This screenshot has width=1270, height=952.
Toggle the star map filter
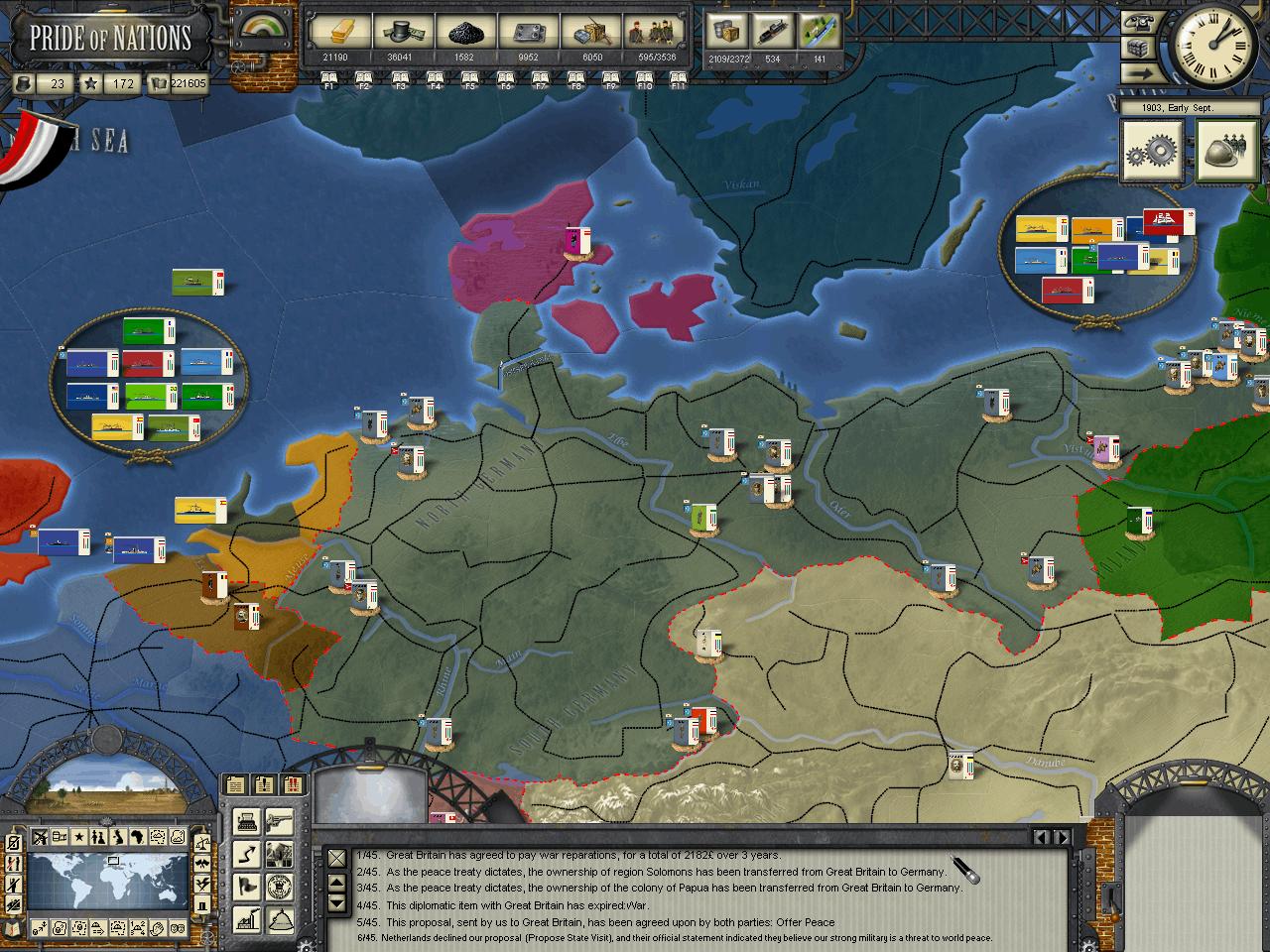(79, 837)
